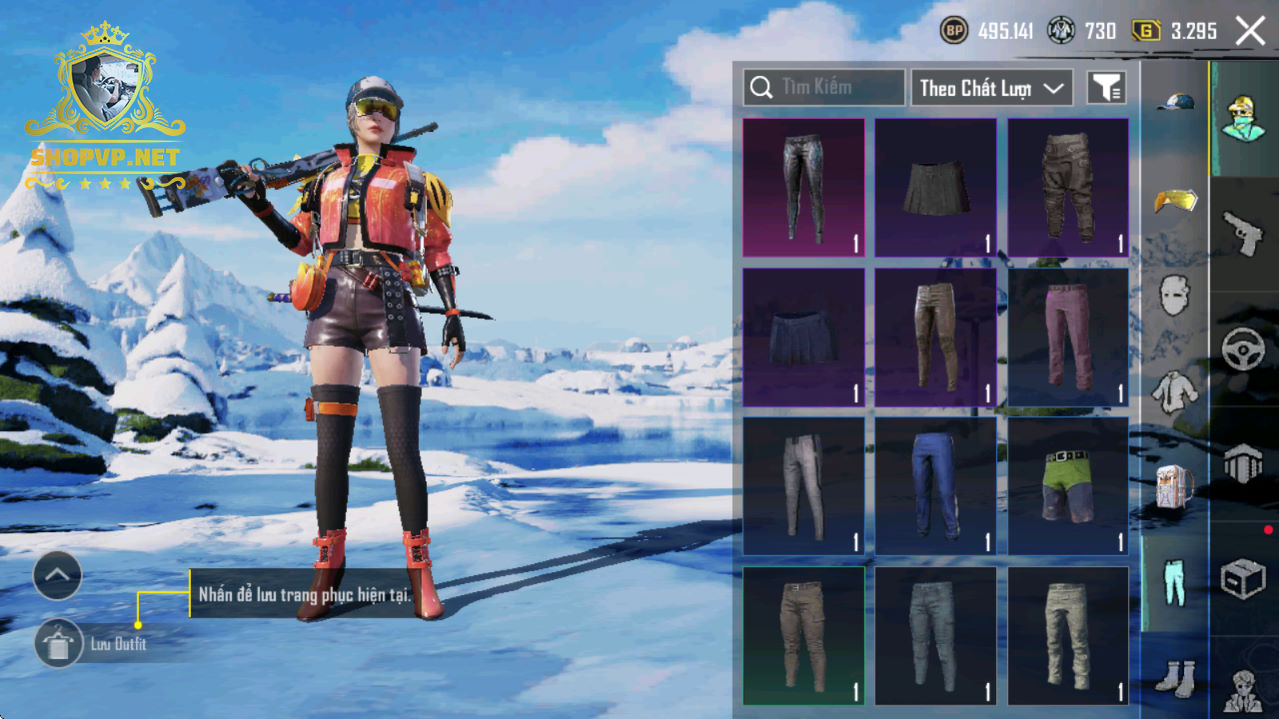Open the box tab with red dot
Viewport: 1279px width, 719px height.
point(1244,578)
